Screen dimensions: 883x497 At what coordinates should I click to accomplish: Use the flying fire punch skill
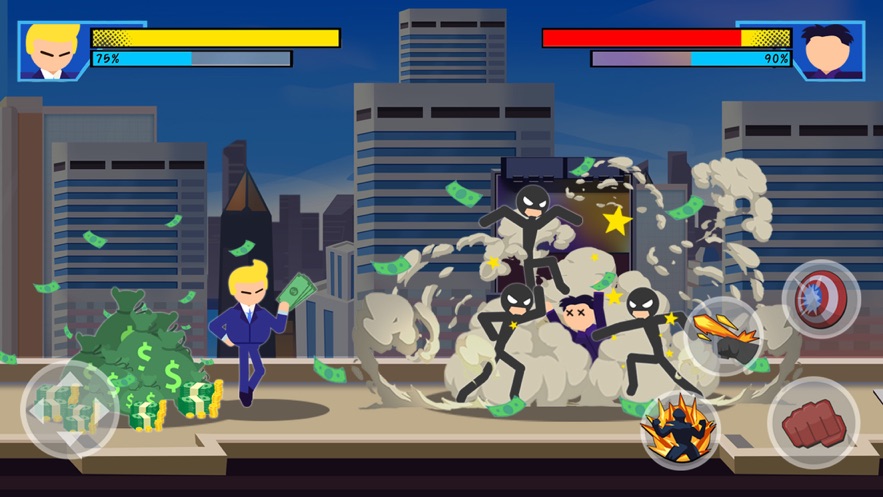tap(723, 335)
